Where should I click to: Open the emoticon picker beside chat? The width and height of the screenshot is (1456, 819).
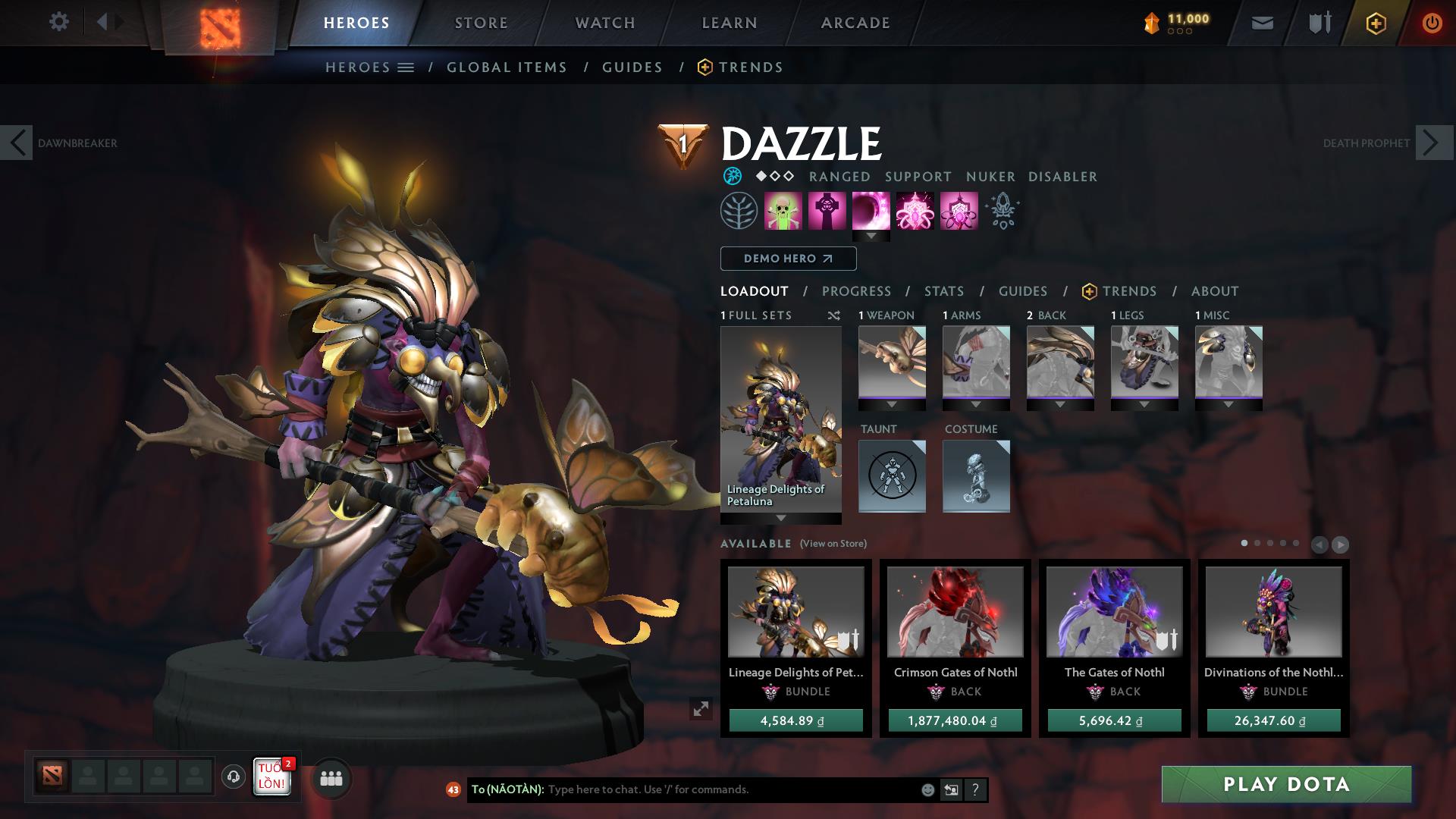927,789
